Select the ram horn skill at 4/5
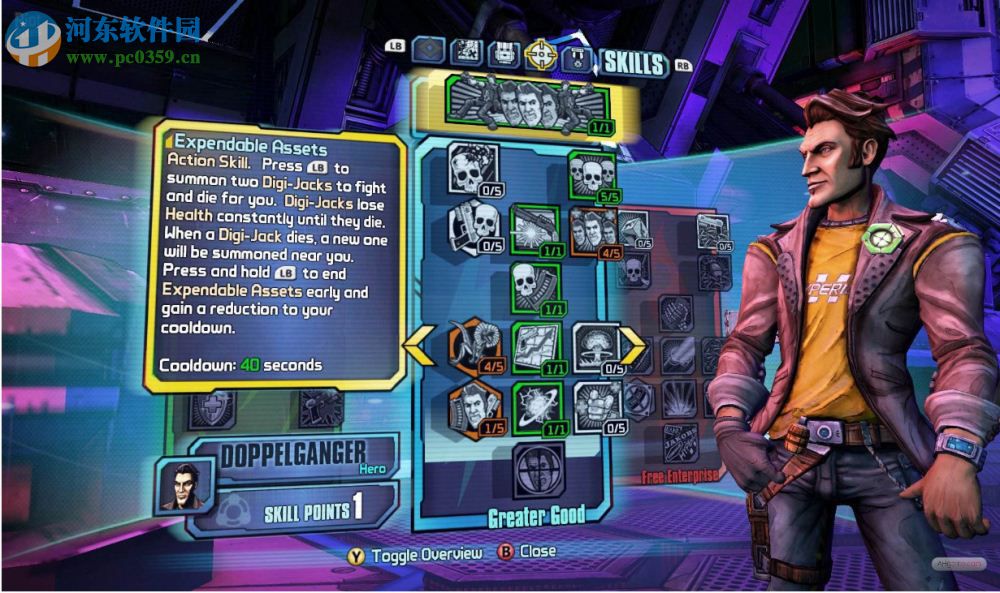 tap(473, 345)
